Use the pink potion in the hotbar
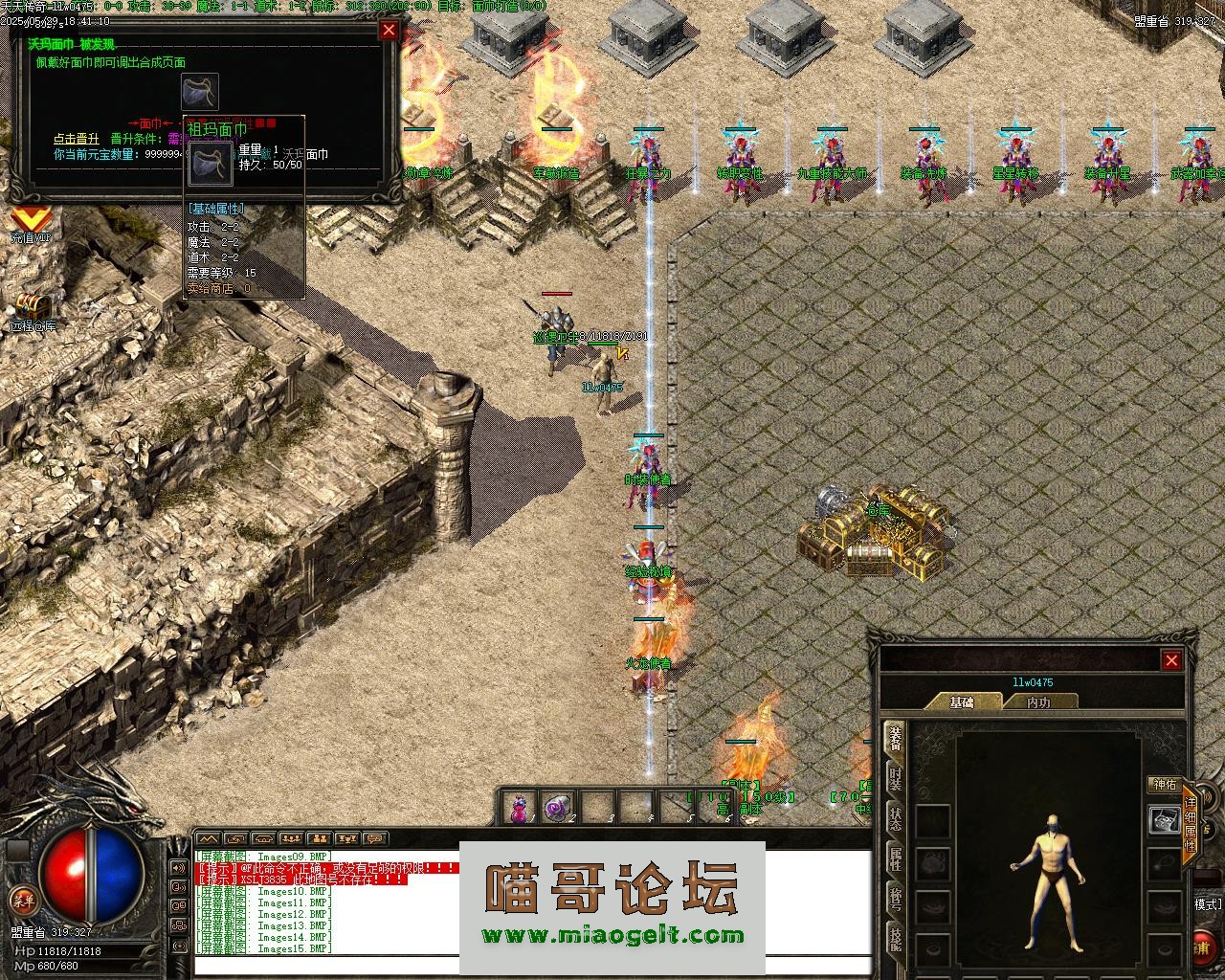 coord(519,808)
